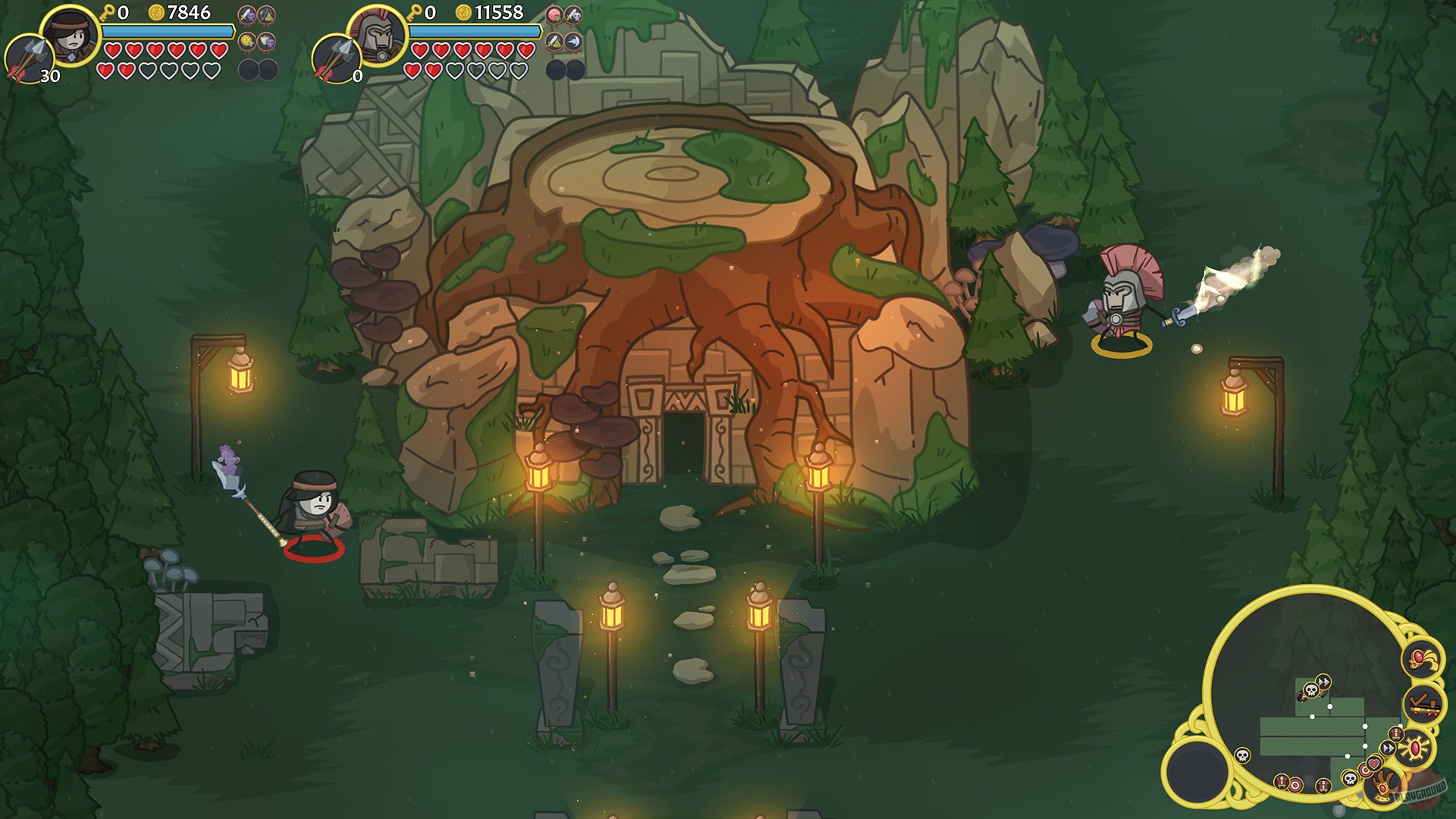Screen dimensions: 1456x819
Task: Click the sun gem emblem on the minimap edge
Action: click(1415, 747)
